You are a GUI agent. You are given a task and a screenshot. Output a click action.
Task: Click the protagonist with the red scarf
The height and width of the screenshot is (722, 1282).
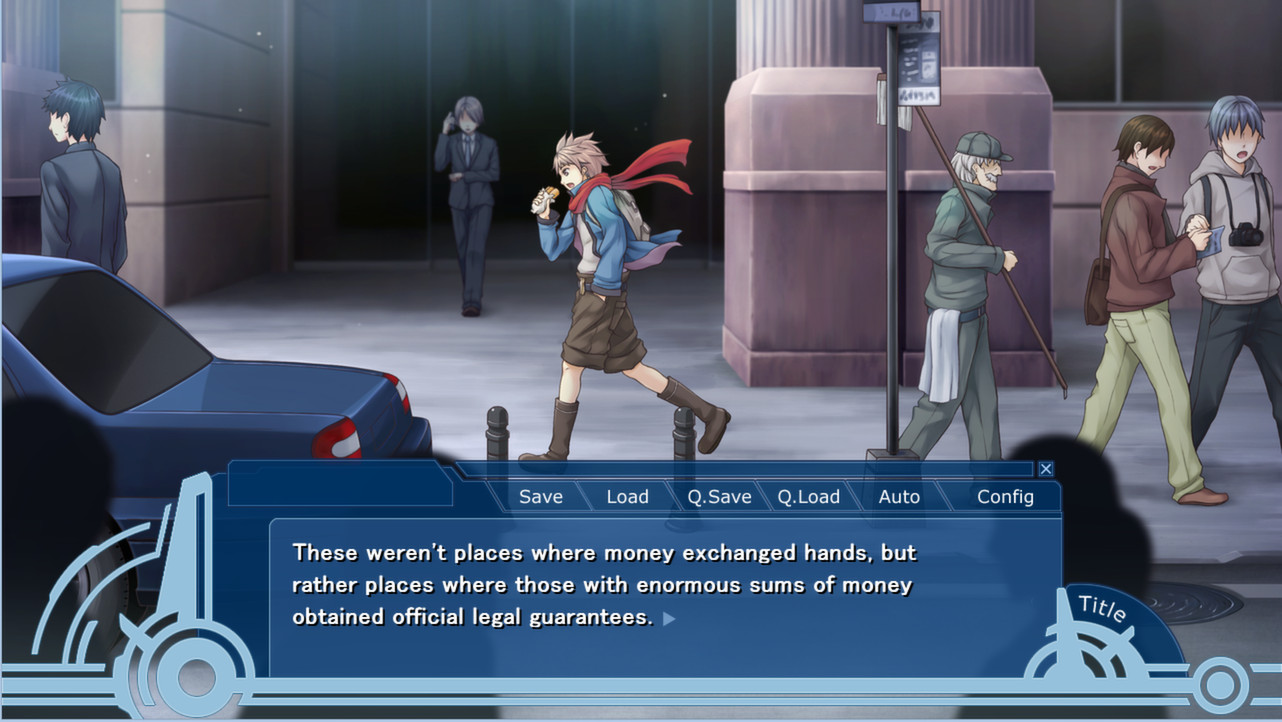point(600,280)
